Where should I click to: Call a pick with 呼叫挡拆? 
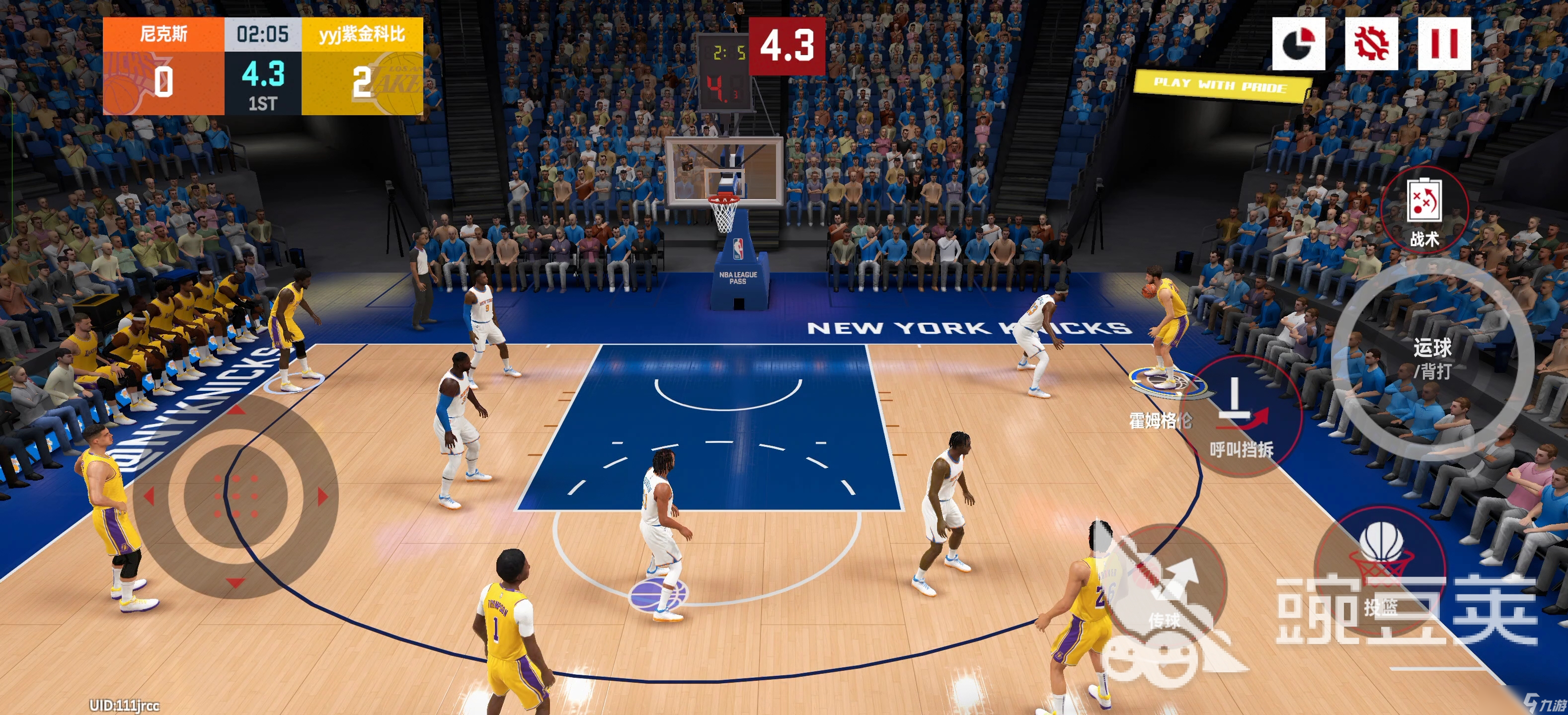1242,417
